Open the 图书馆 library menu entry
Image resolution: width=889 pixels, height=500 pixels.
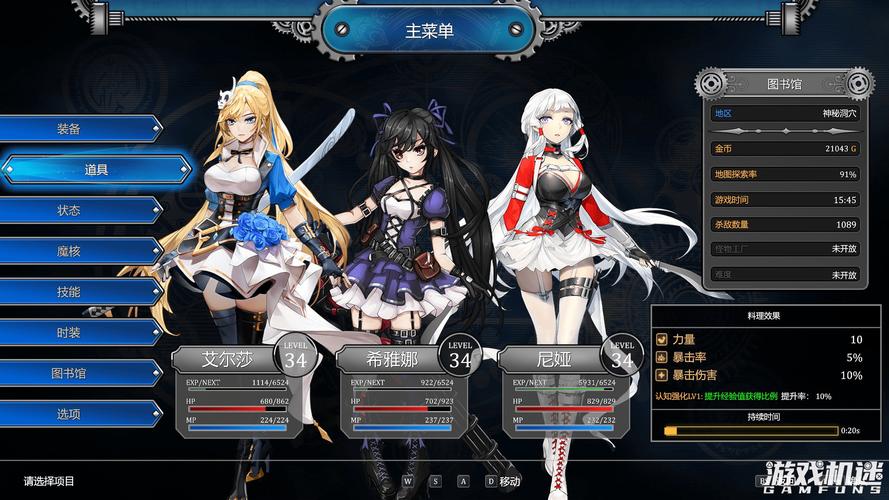[x=70, y=373]
